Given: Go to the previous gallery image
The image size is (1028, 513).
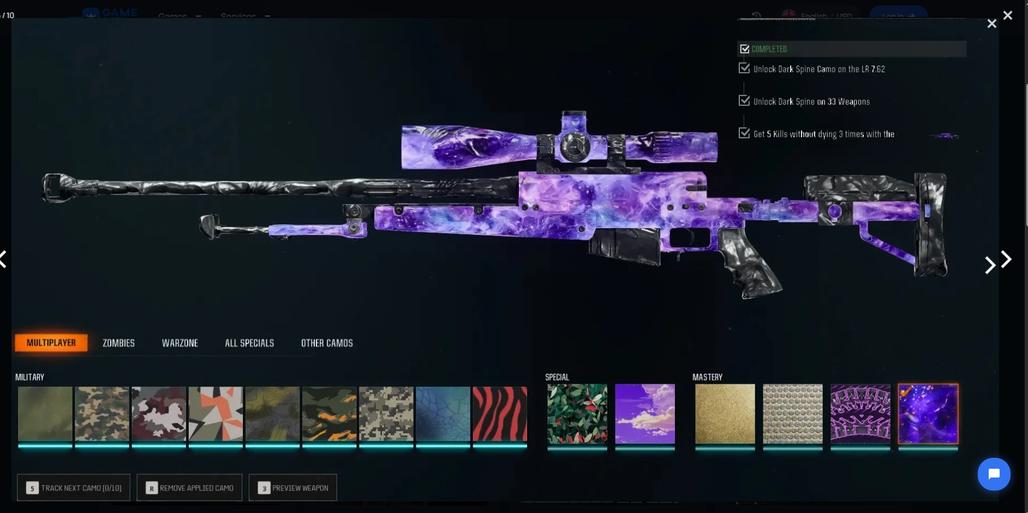Looking at the screenshot, I should pyautogui.click(x=4, y=260).
